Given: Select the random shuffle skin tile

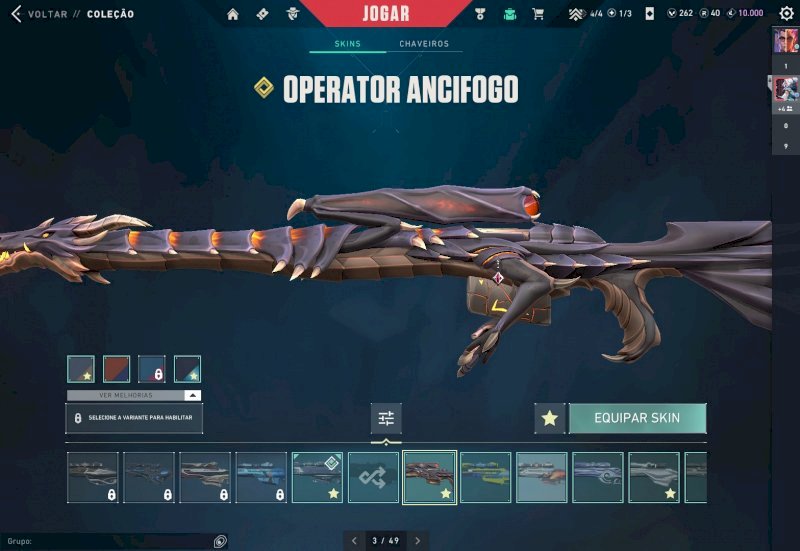Looking at the screenshot, I should point(373,477).
